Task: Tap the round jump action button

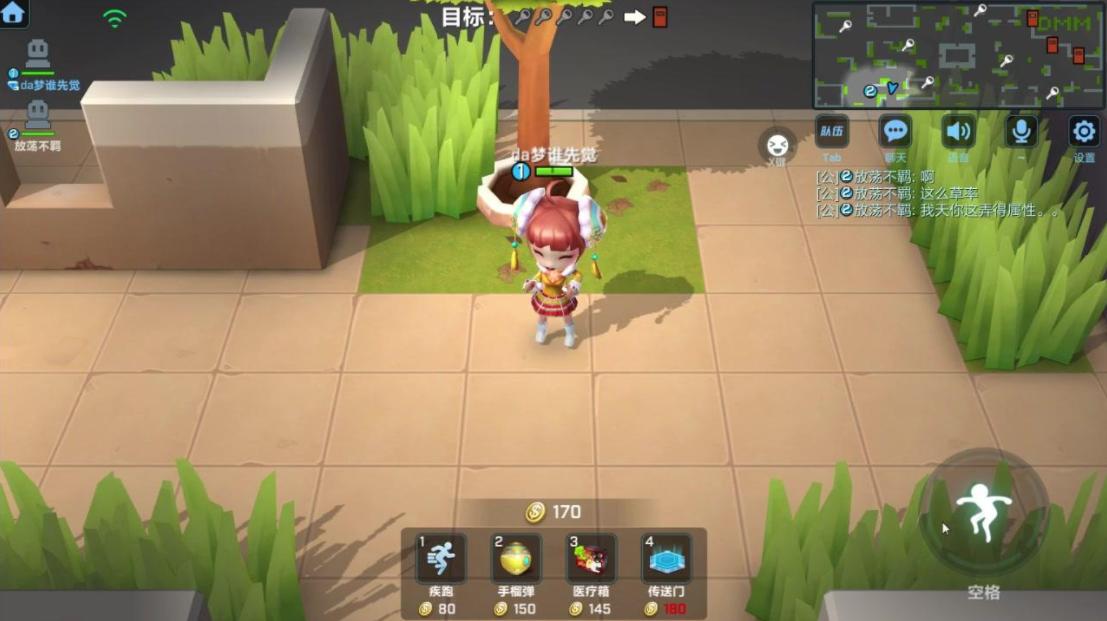Action: pos(984,512)
